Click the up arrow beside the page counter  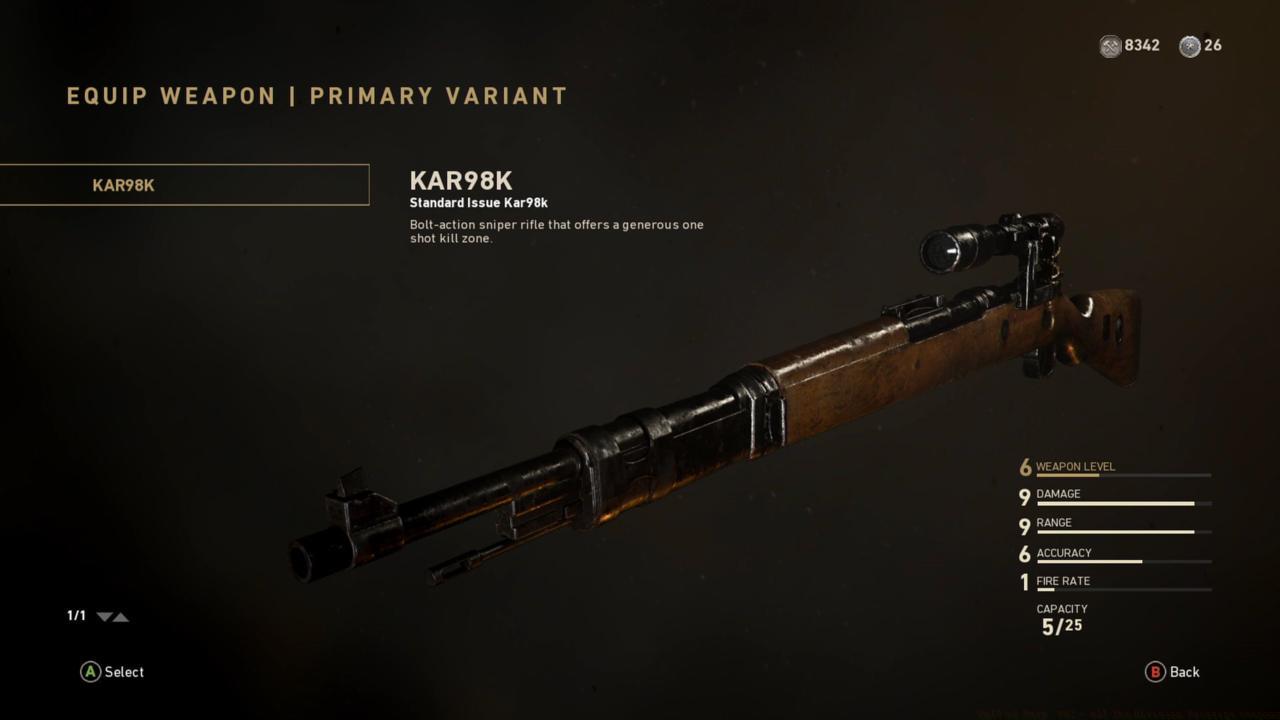[122, 617]
